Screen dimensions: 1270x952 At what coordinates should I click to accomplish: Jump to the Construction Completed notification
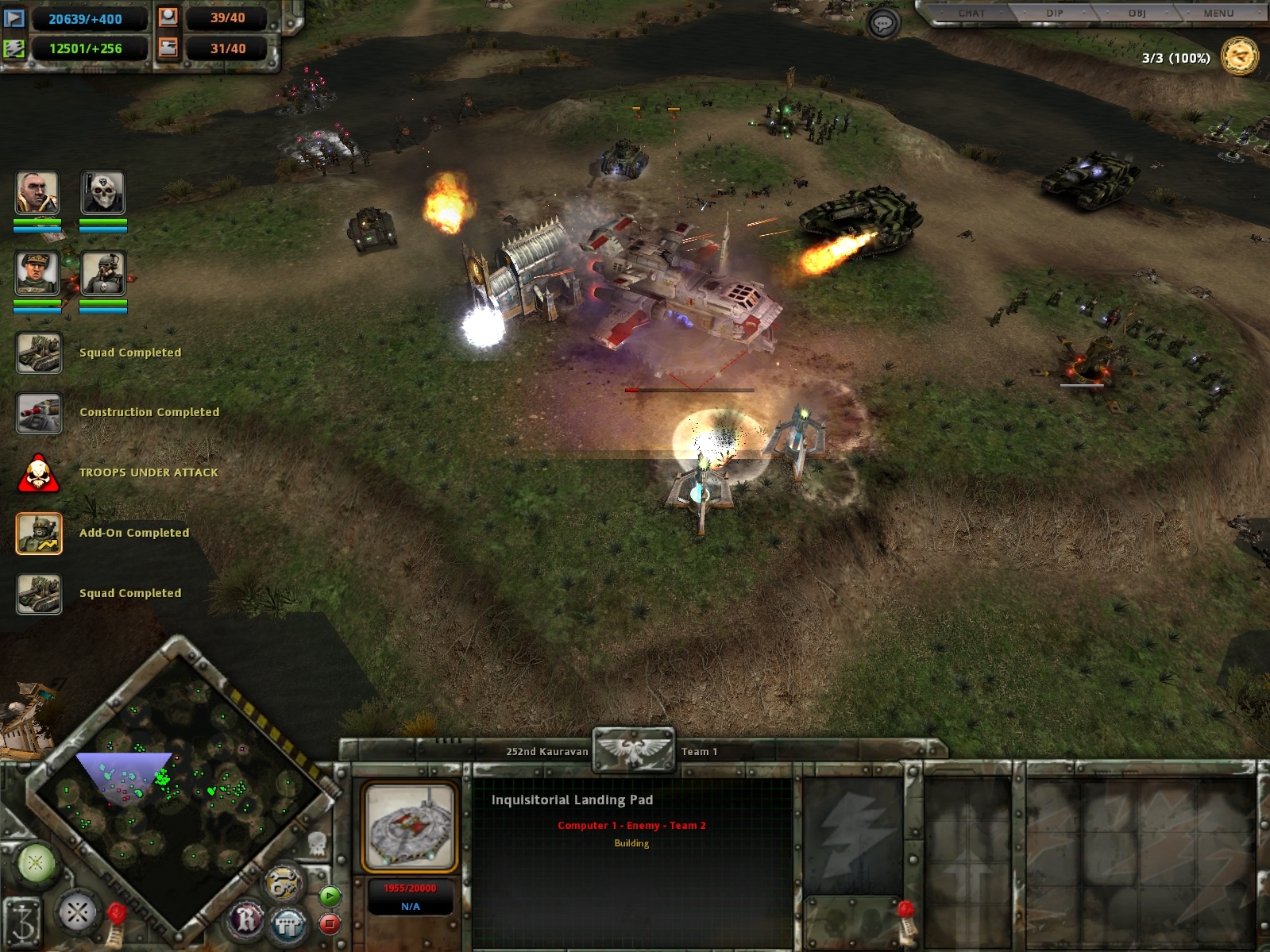[x=39, y=413]
